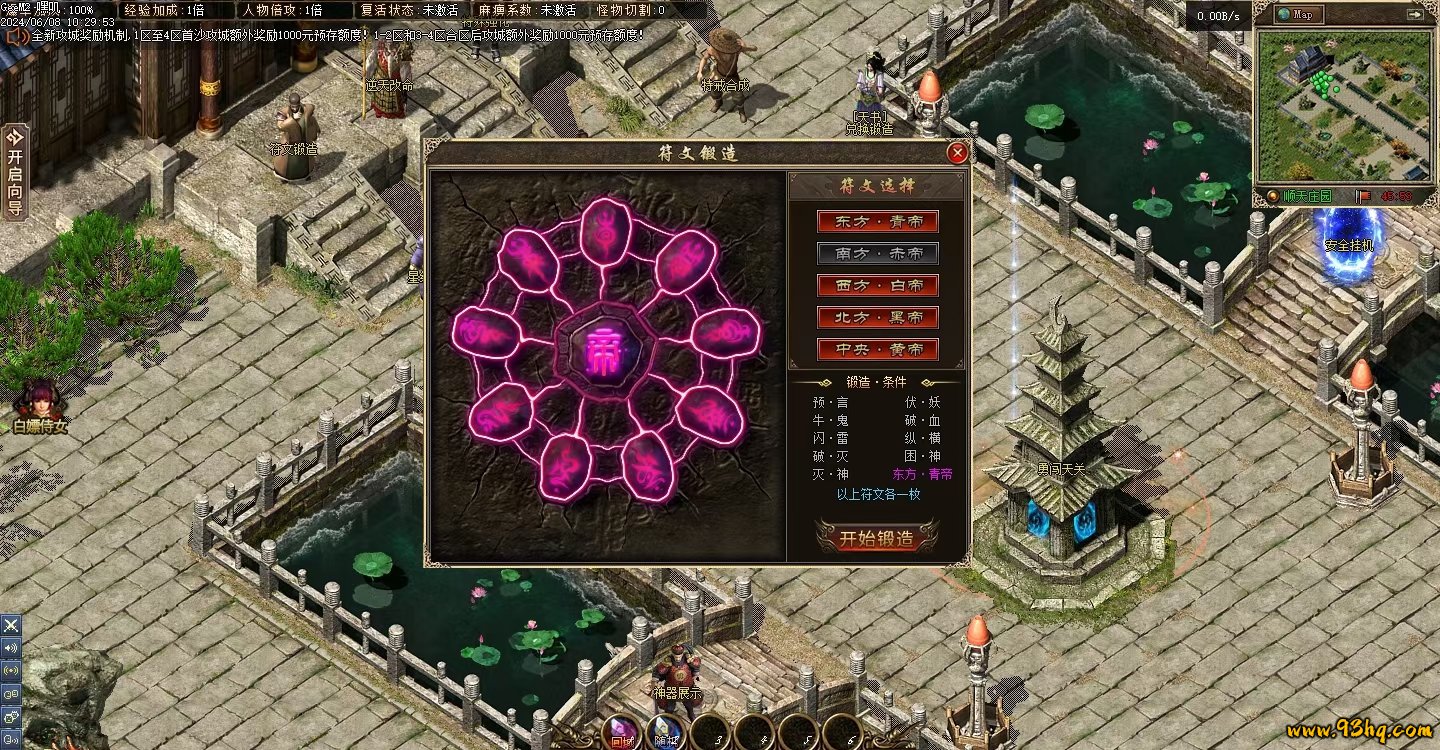The height and width of the screenshot is (750, 1440).
Task: Use the 回城 return-to-town hotbar item
Action: pos(621,734)
